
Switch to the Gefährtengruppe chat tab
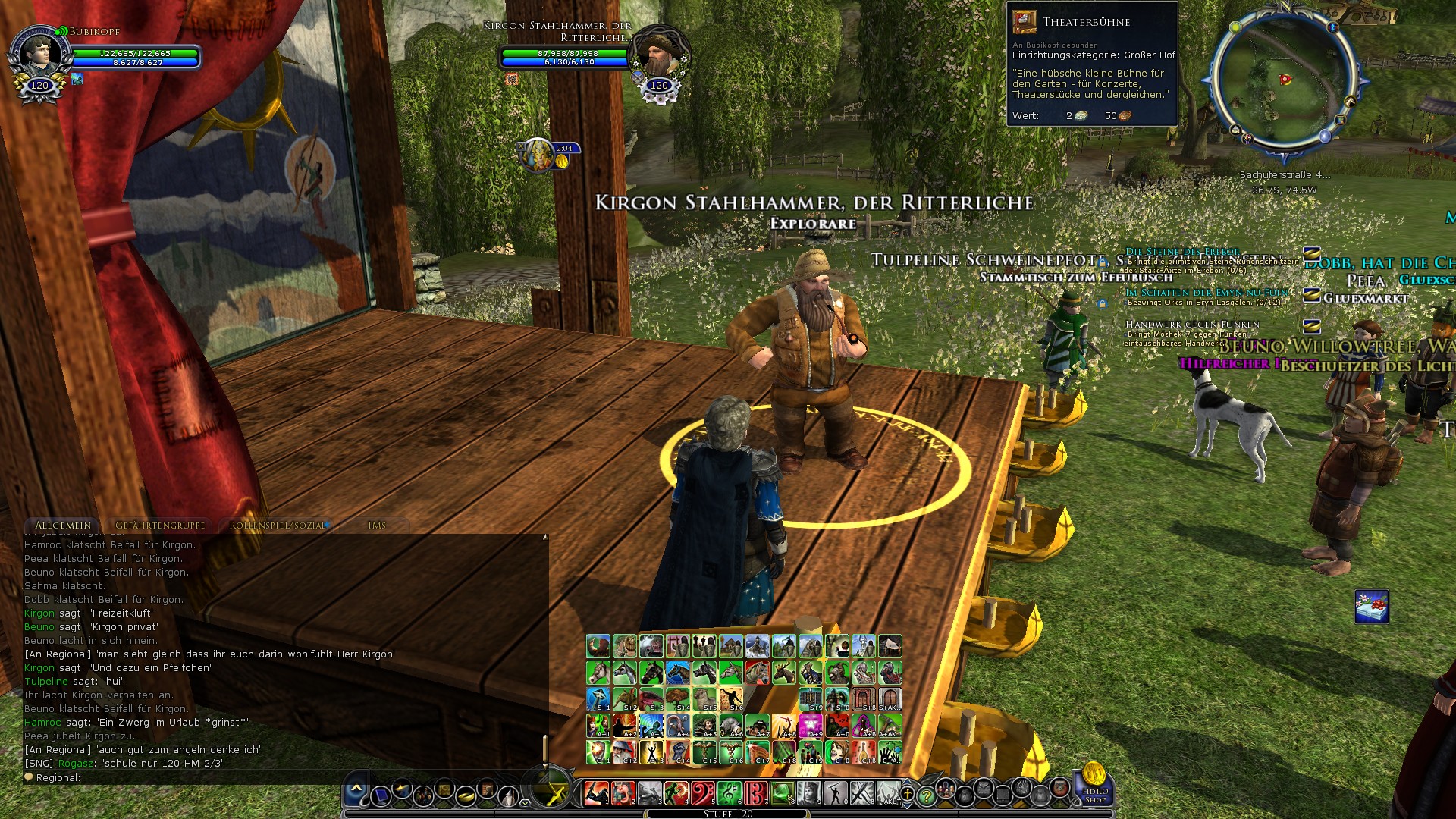tap(159, 525)
